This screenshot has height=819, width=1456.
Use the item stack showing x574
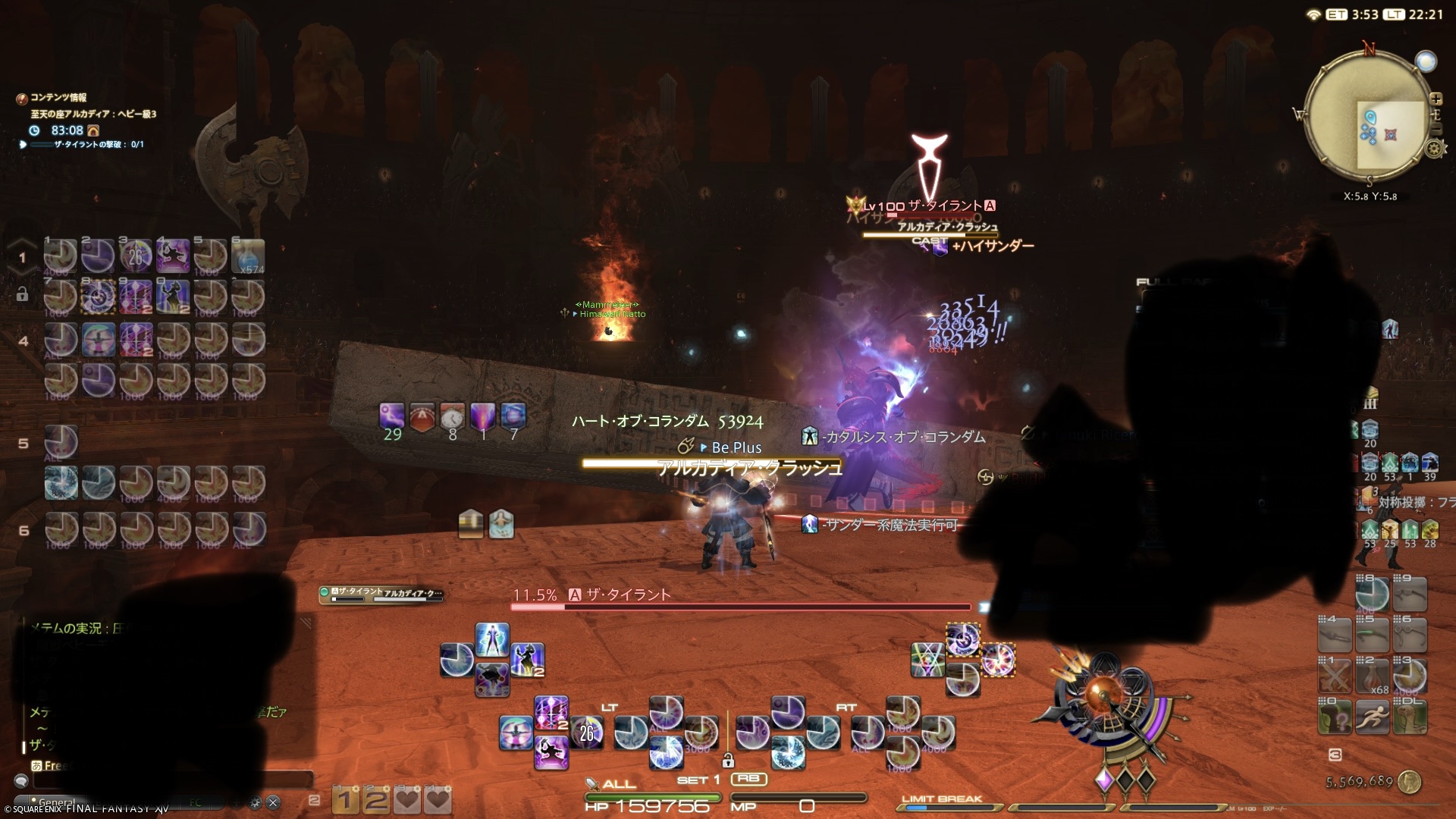248,256
